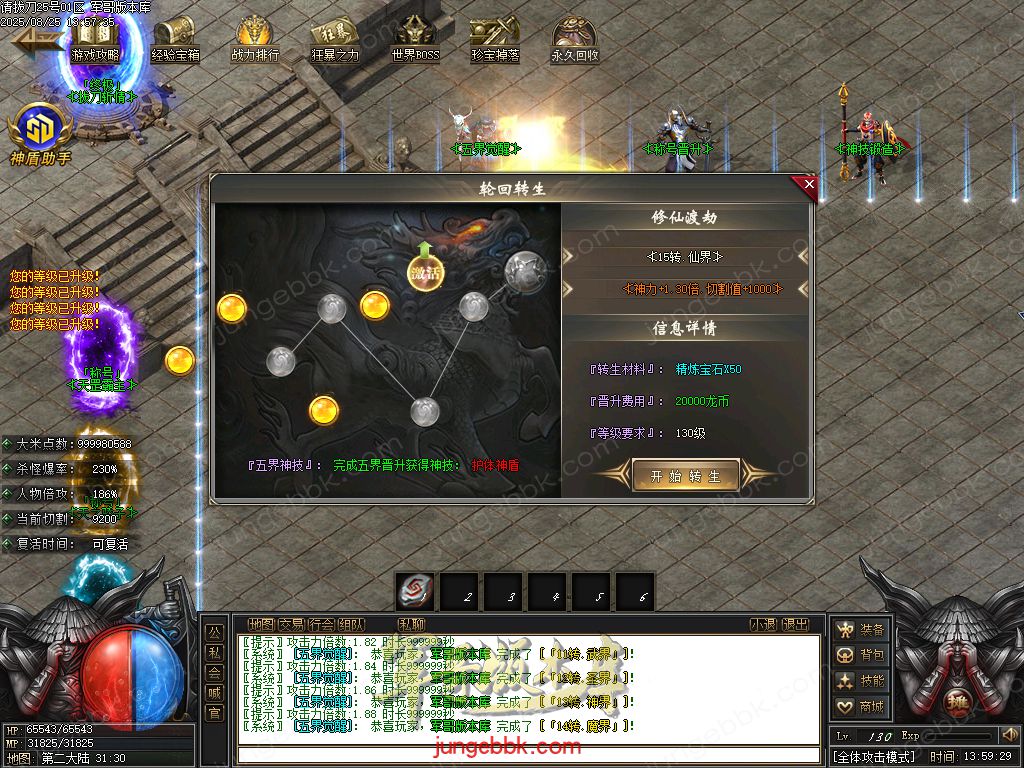This screenshot has width=1024, height=768.
Task: Open the 世界BOSS panel
Action: pyautogui.click(x=415, y=40)
